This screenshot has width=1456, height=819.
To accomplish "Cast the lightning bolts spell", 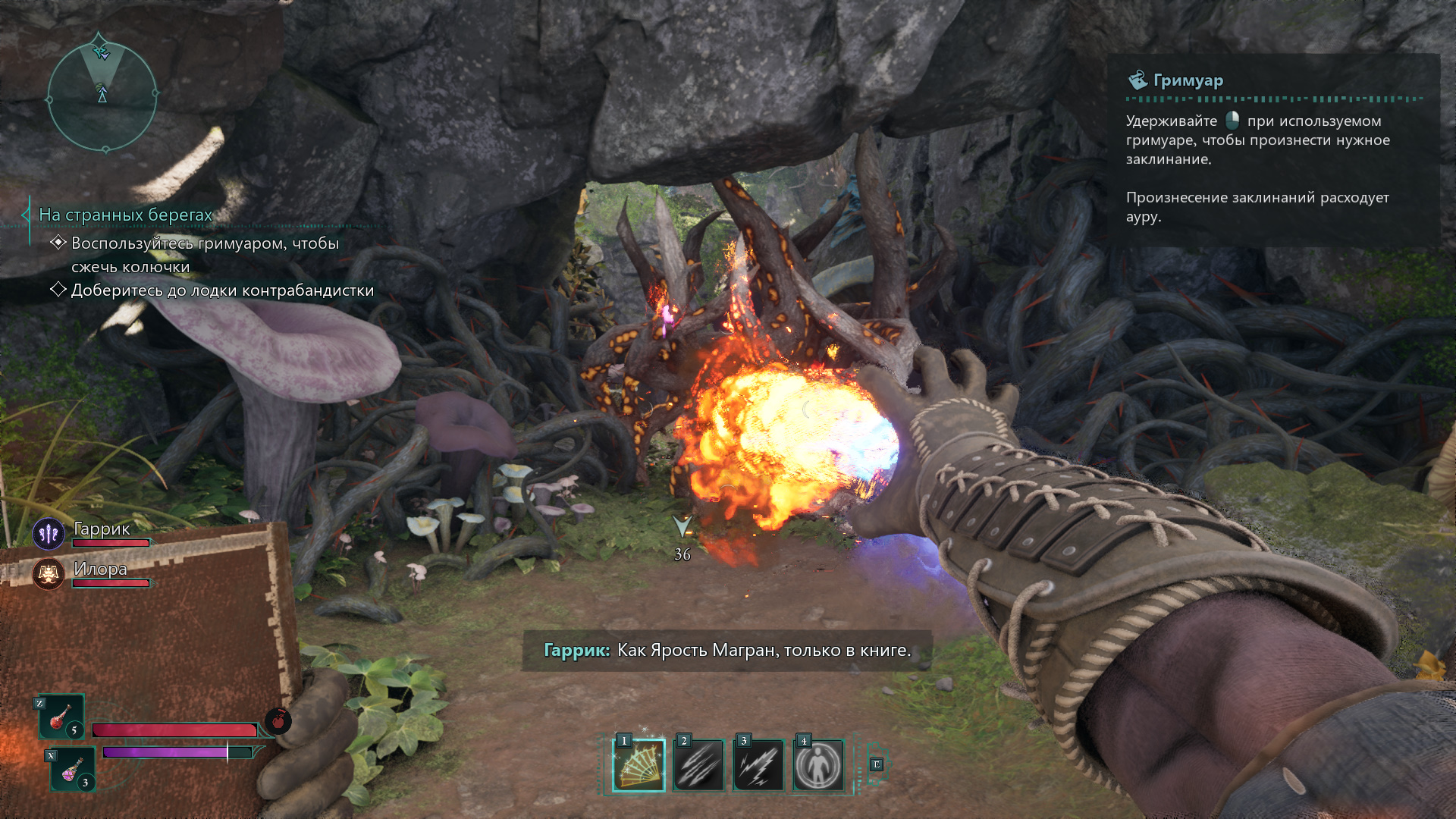I will (x=758, y=765).
